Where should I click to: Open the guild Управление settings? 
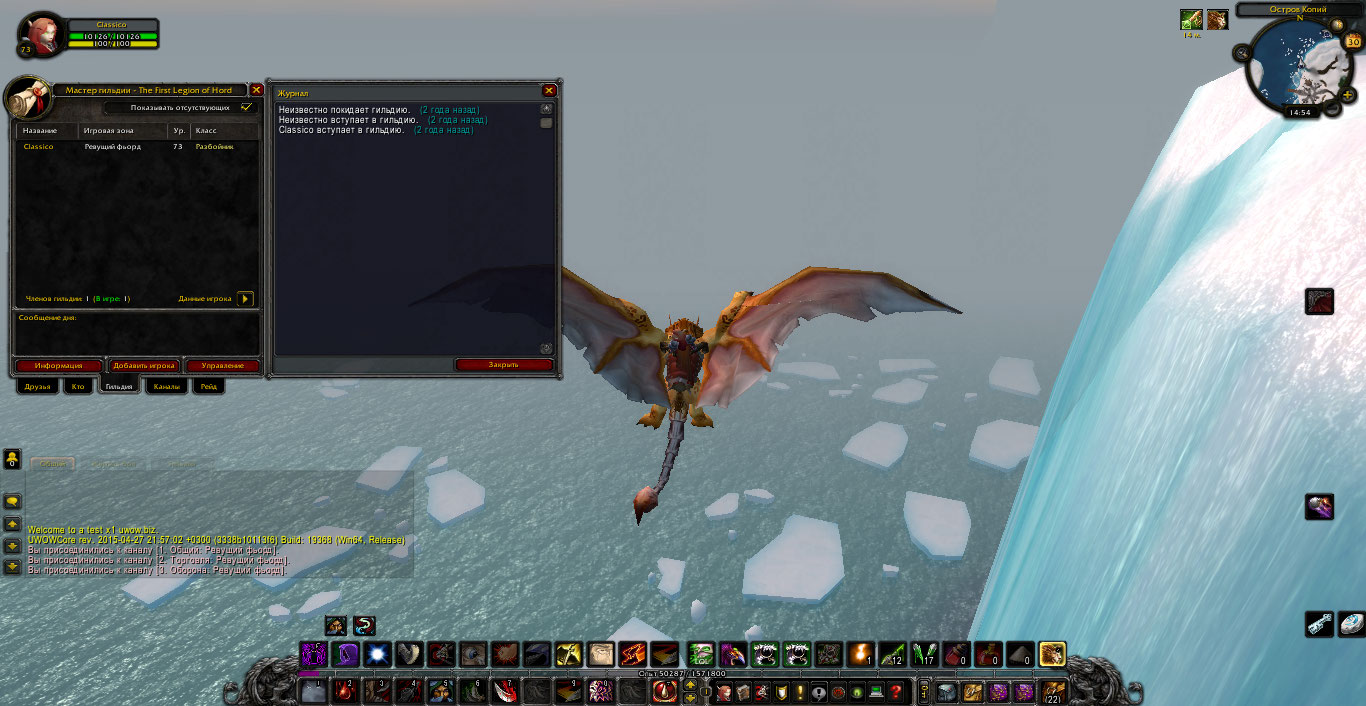point(222,366)
